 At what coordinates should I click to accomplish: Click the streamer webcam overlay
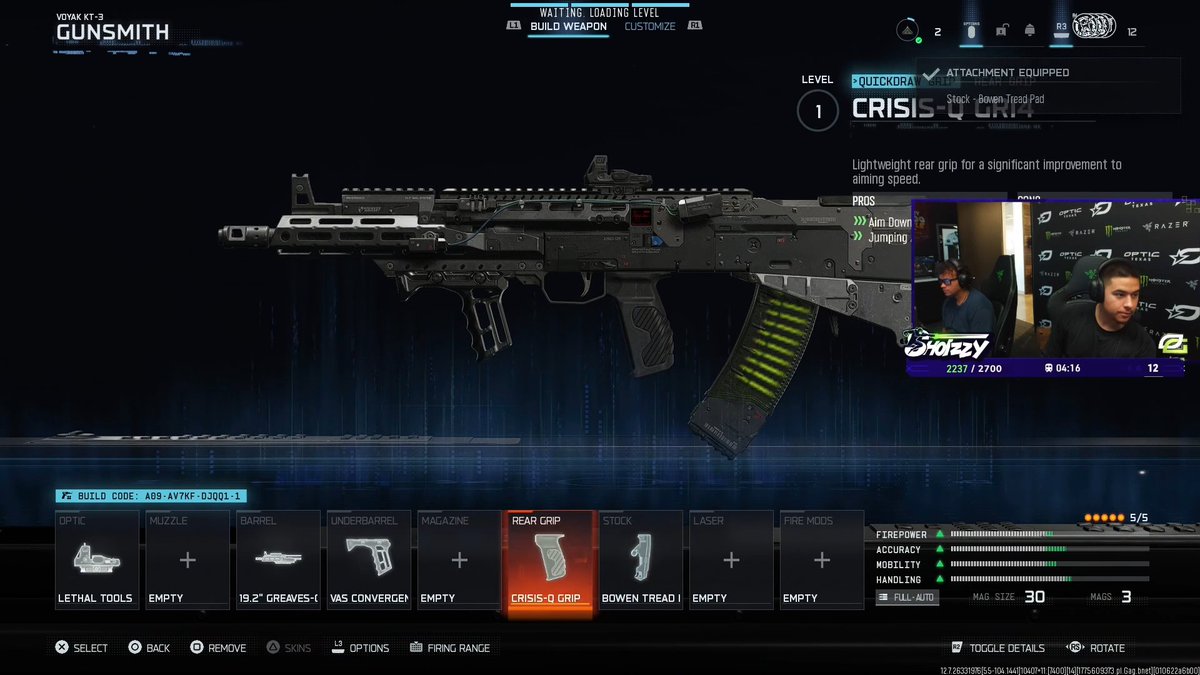[x=1053, y=288]
